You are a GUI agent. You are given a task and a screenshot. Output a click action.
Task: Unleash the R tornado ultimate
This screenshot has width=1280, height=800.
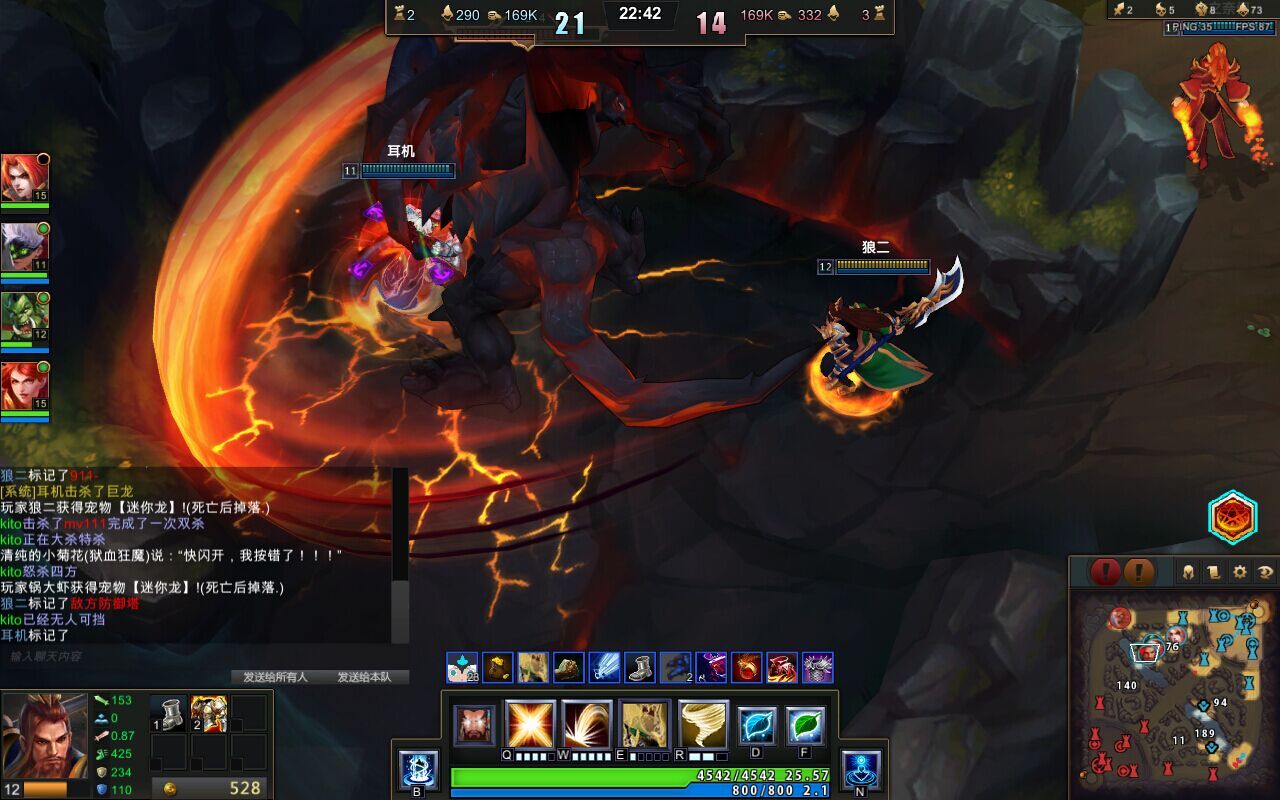click(703, 724)
